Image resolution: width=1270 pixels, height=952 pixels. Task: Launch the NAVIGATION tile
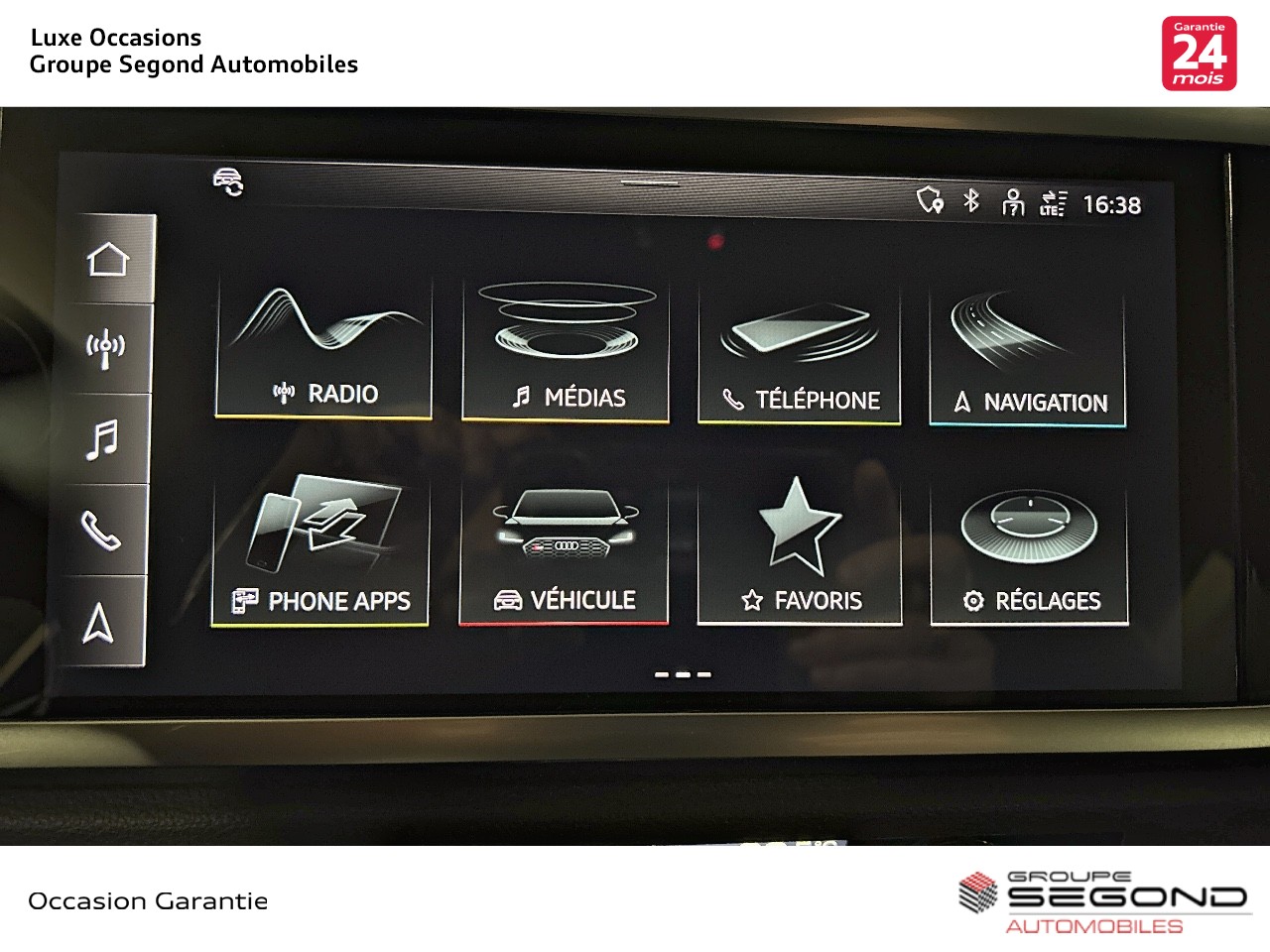(x=1028, y=359)
